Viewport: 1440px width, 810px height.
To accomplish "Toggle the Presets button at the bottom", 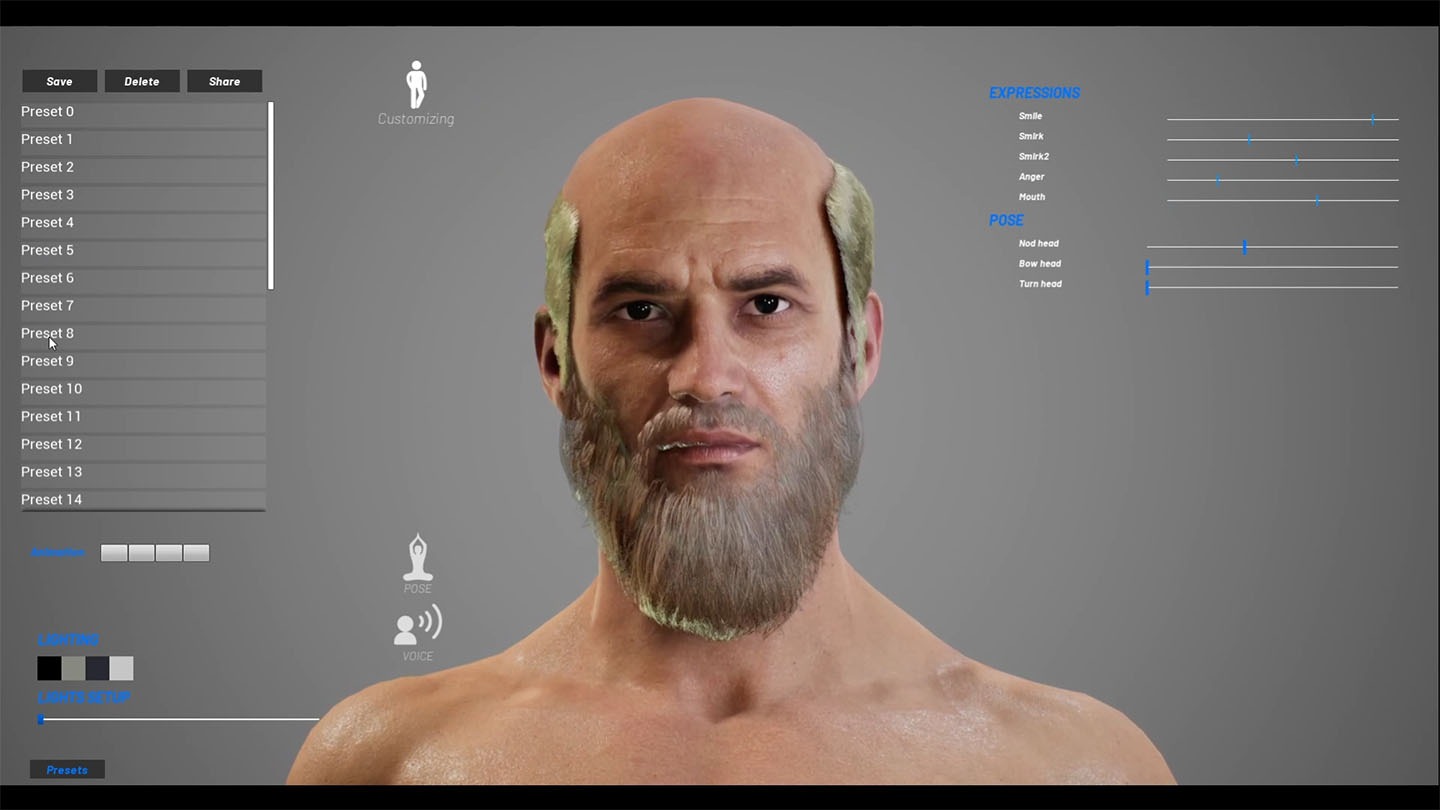I will [x=67, y=770].
